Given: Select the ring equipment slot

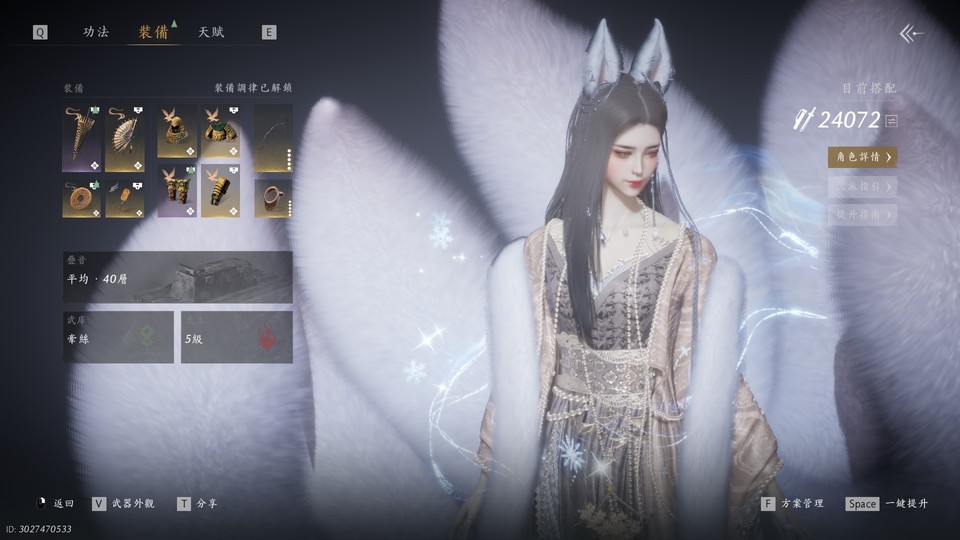Looking at the screenshot, I should coord(273,198).
